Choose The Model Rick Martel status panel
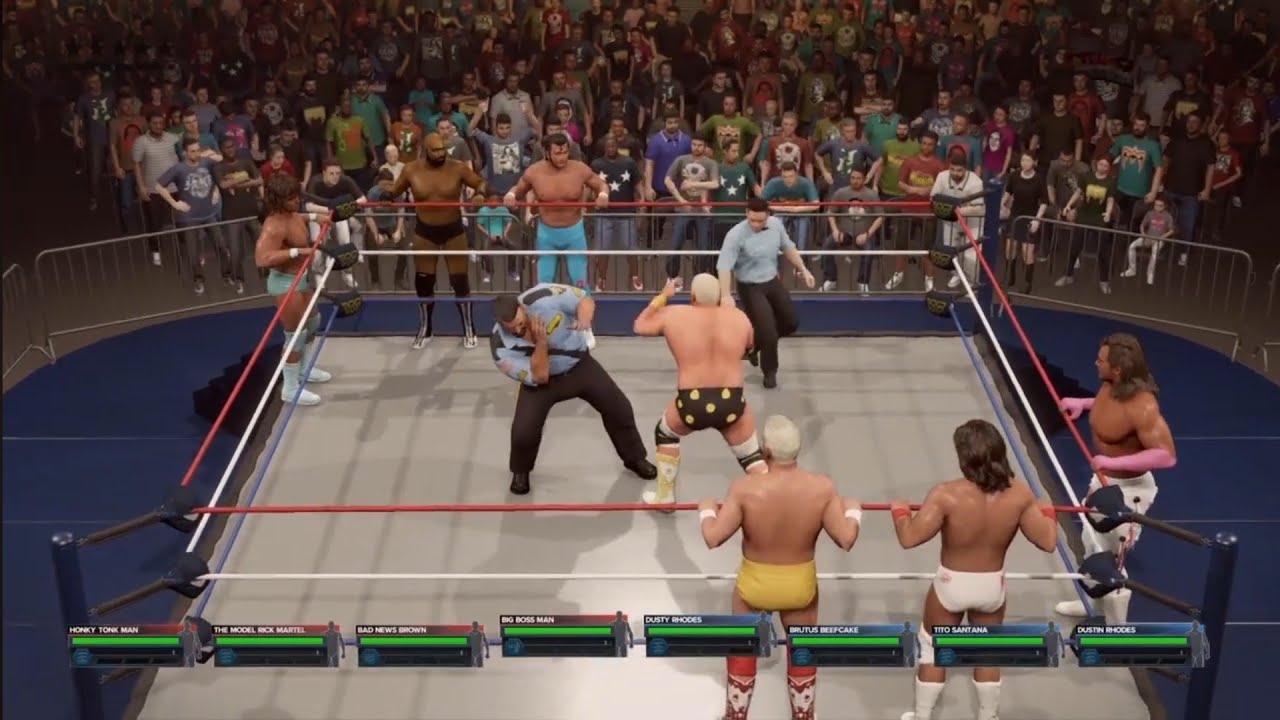1280x720 pixels. (277, 645)
